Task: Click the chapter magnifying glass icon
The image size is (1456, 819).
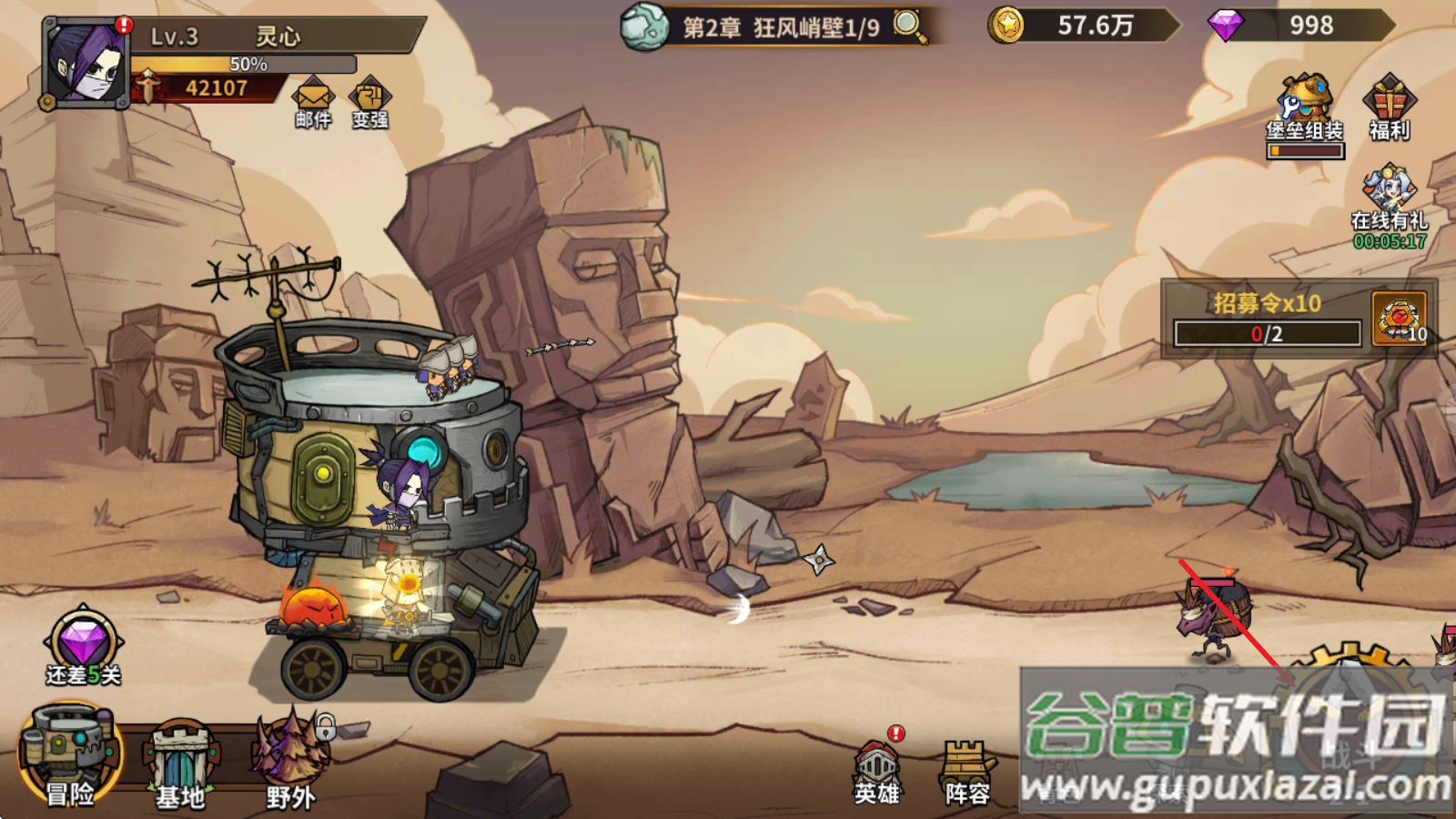Action: (909, 25)
